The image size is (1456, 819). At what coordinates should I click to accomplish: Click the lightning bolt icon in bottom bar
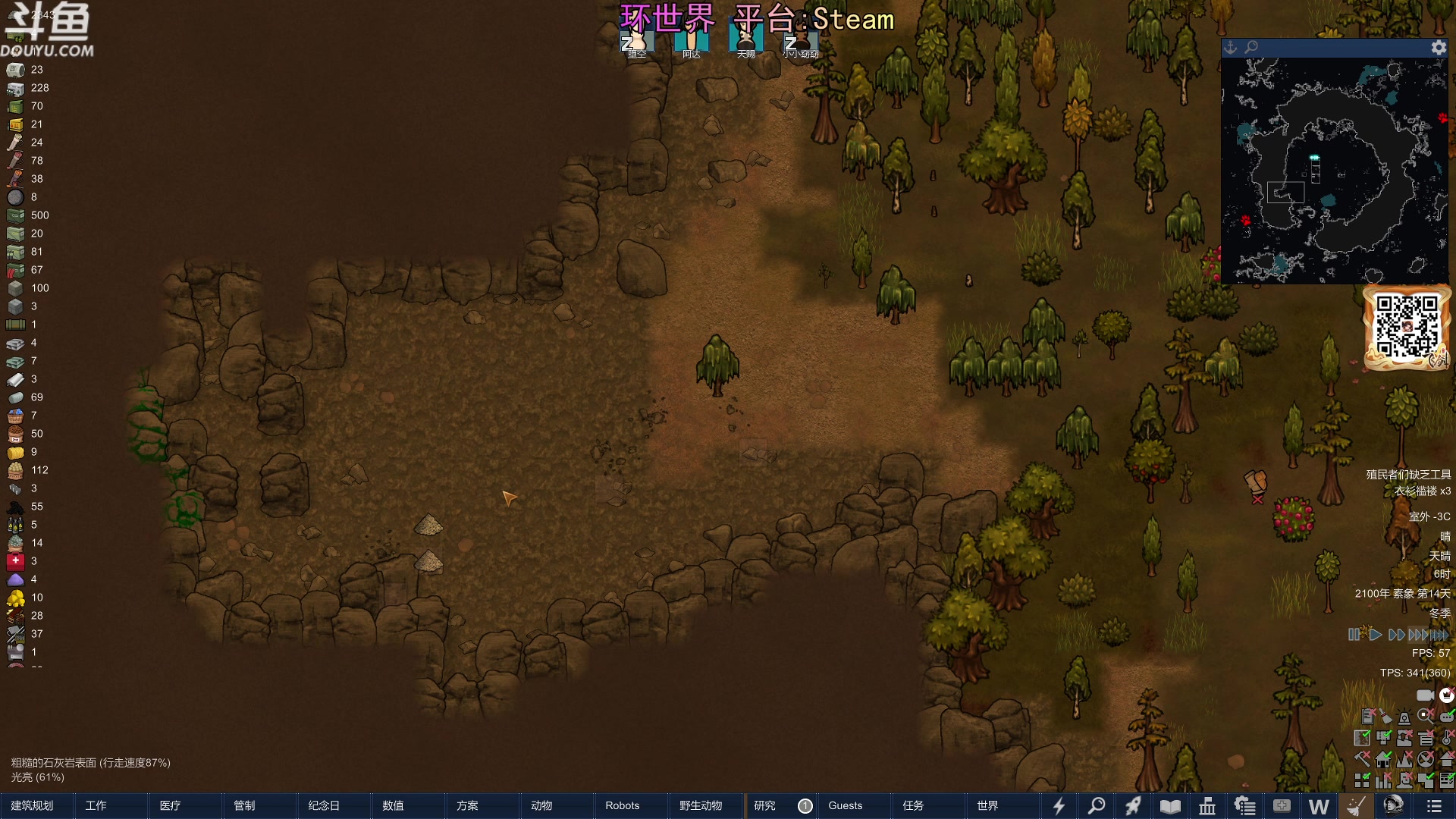coord(1059,806)
